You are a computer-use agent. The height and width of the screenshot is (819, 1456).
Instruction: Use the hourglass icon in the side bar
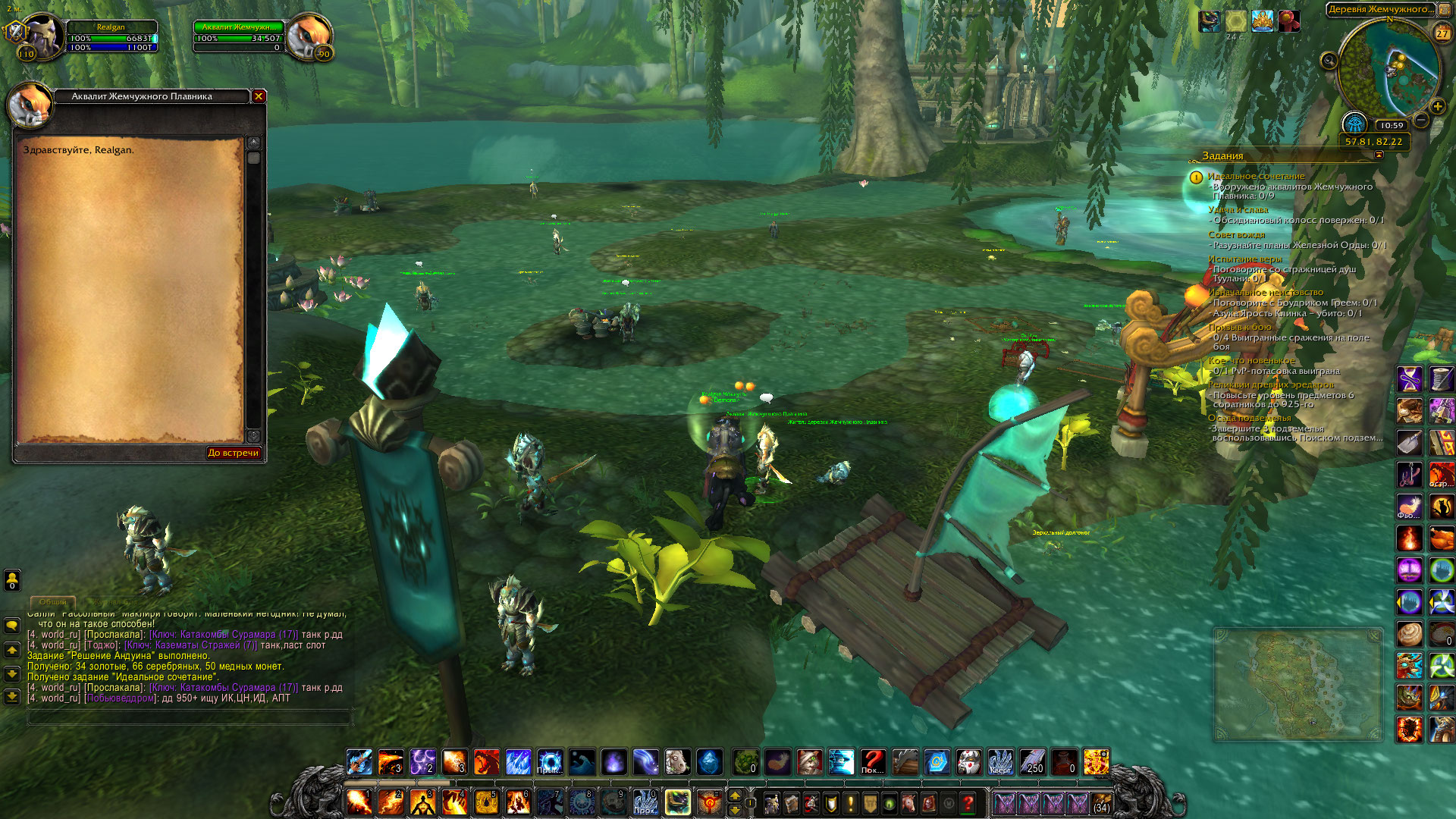tap(1410, 378)
